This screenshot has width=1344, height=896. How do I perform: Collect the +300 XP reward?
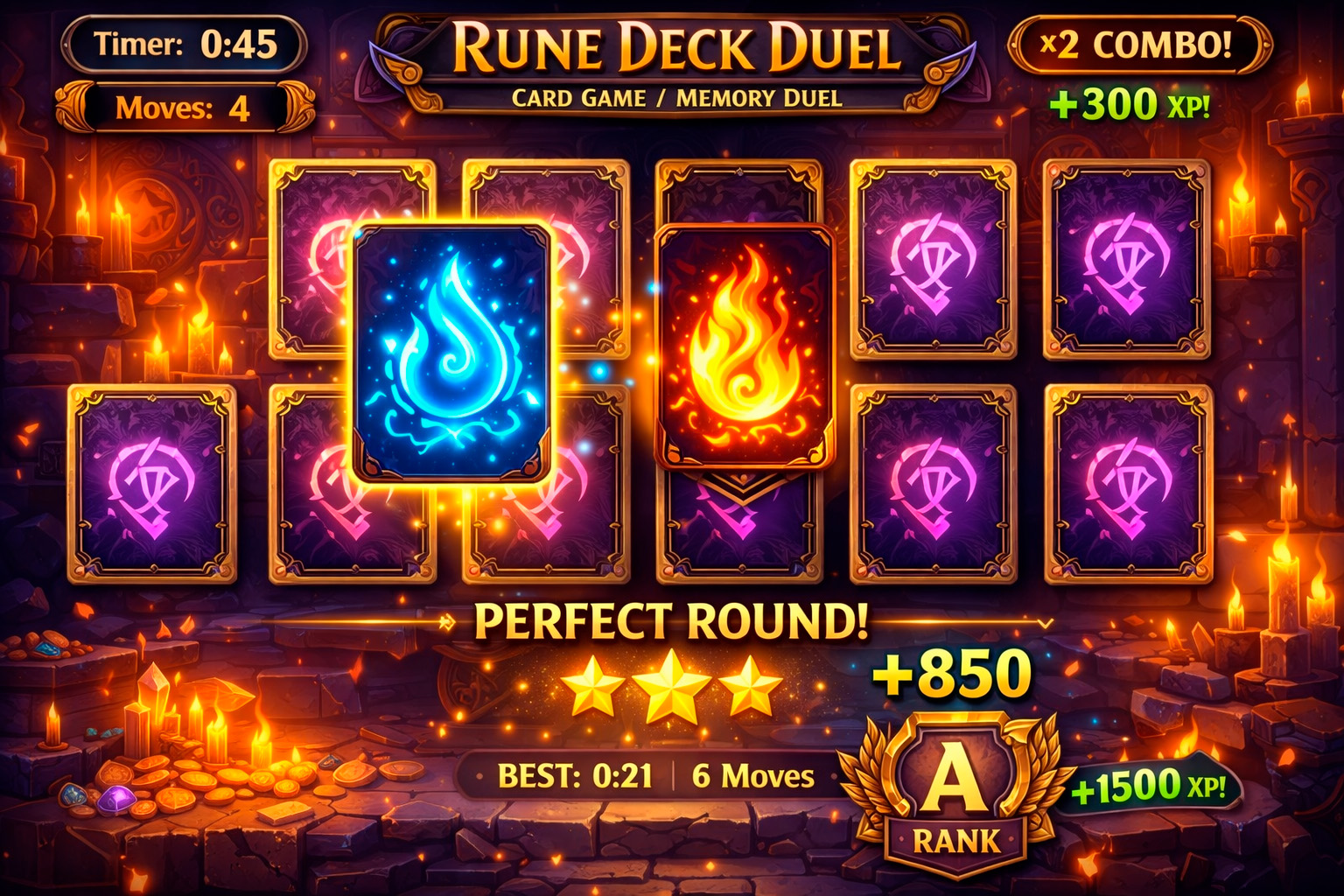(x=1131, y=101)
